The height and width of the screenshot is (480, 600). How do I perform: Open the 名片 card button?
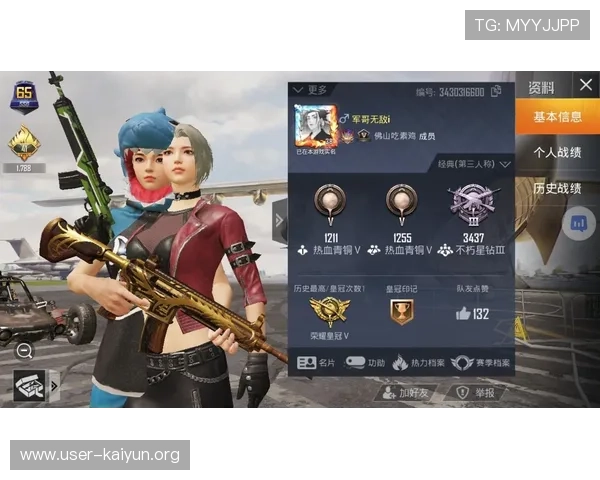coord(318,363)
